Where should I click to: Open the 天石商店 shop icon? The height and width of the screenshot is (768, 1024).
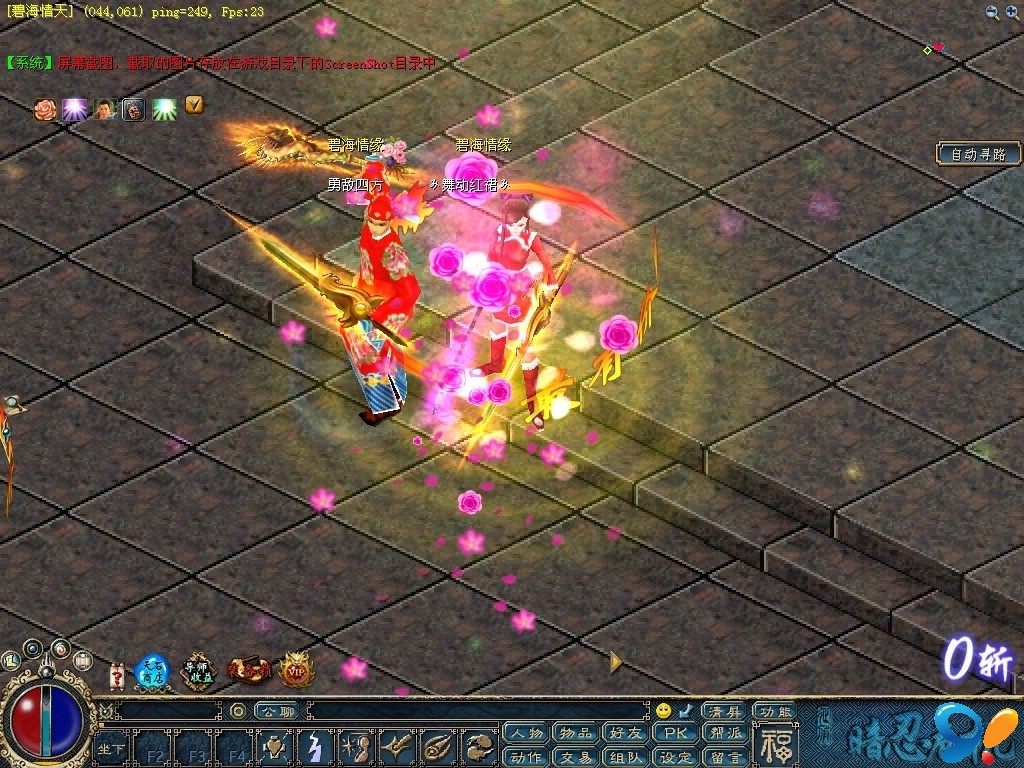[152, 670]
